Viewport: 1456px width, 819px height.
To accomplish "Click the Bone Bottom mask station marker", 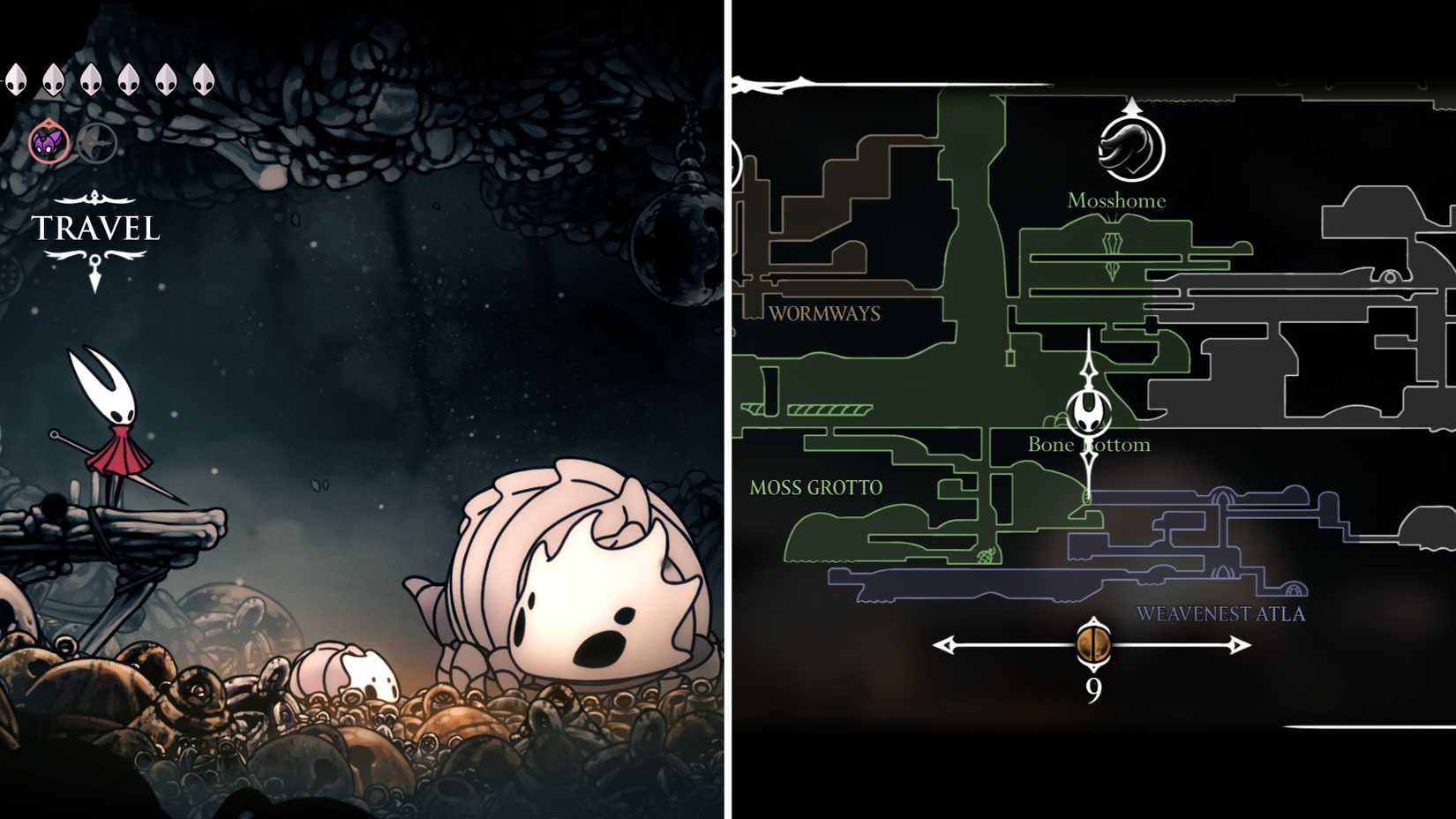I will pos(1091,413).
